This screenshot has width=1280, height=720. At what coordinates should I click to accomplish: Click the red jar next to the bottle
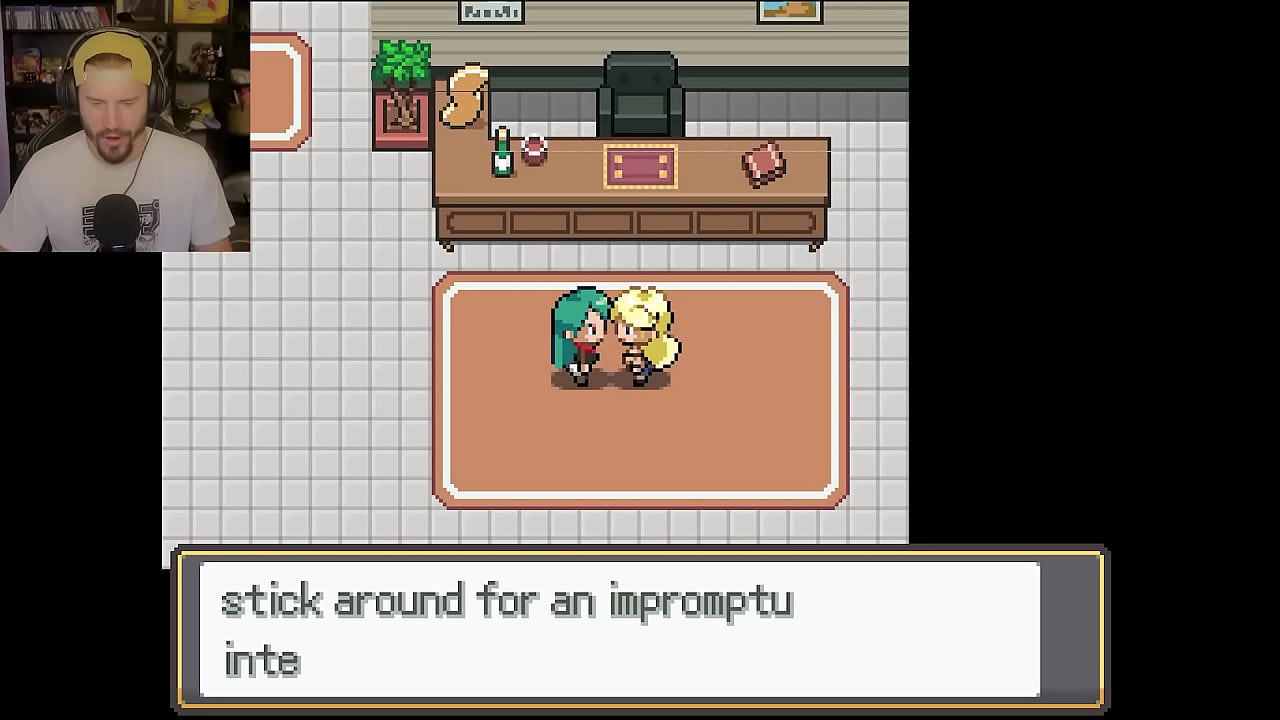click(x=532, y=152)
